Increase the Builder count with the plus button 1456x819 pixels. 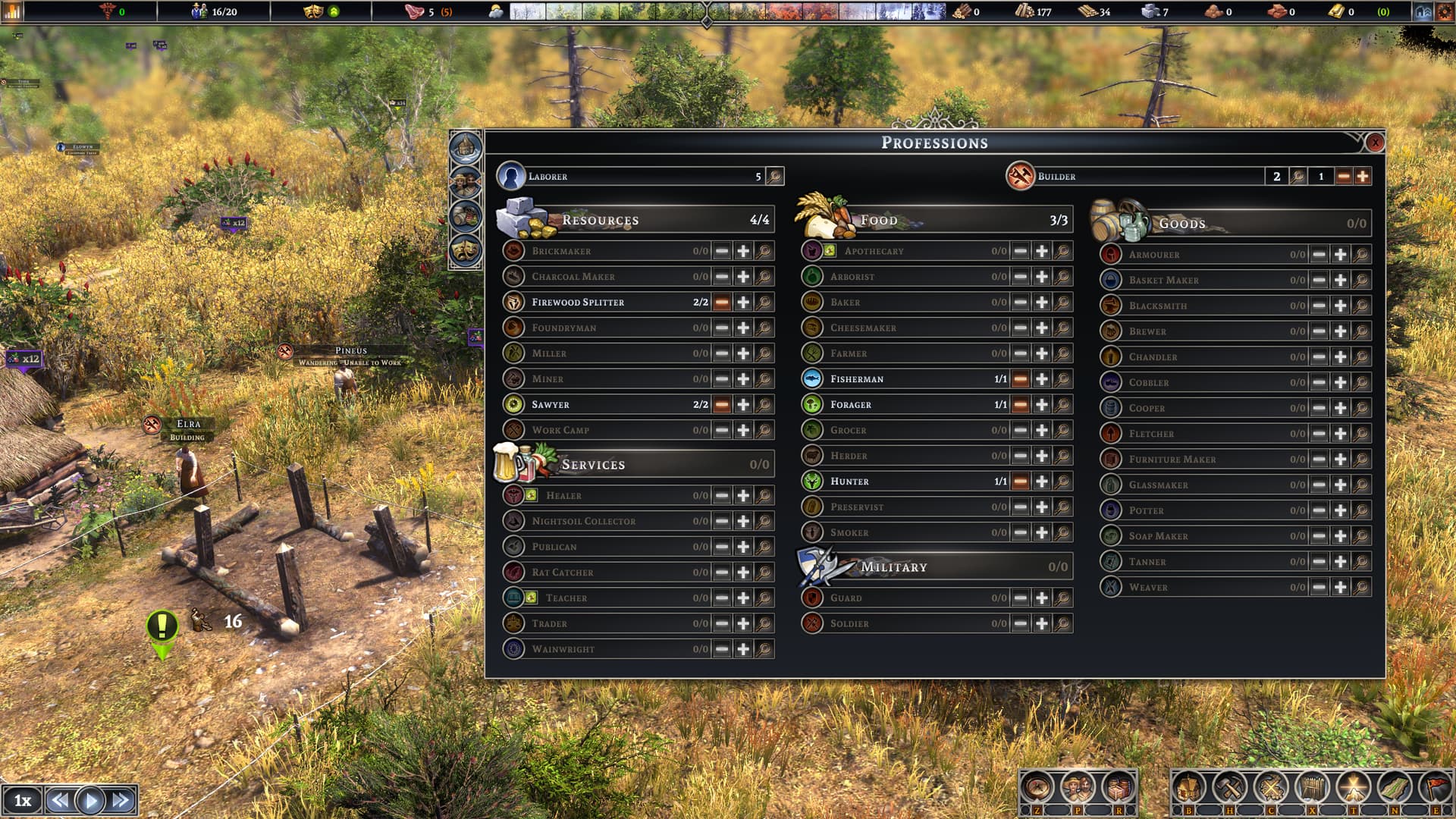tap(1363, 176)
